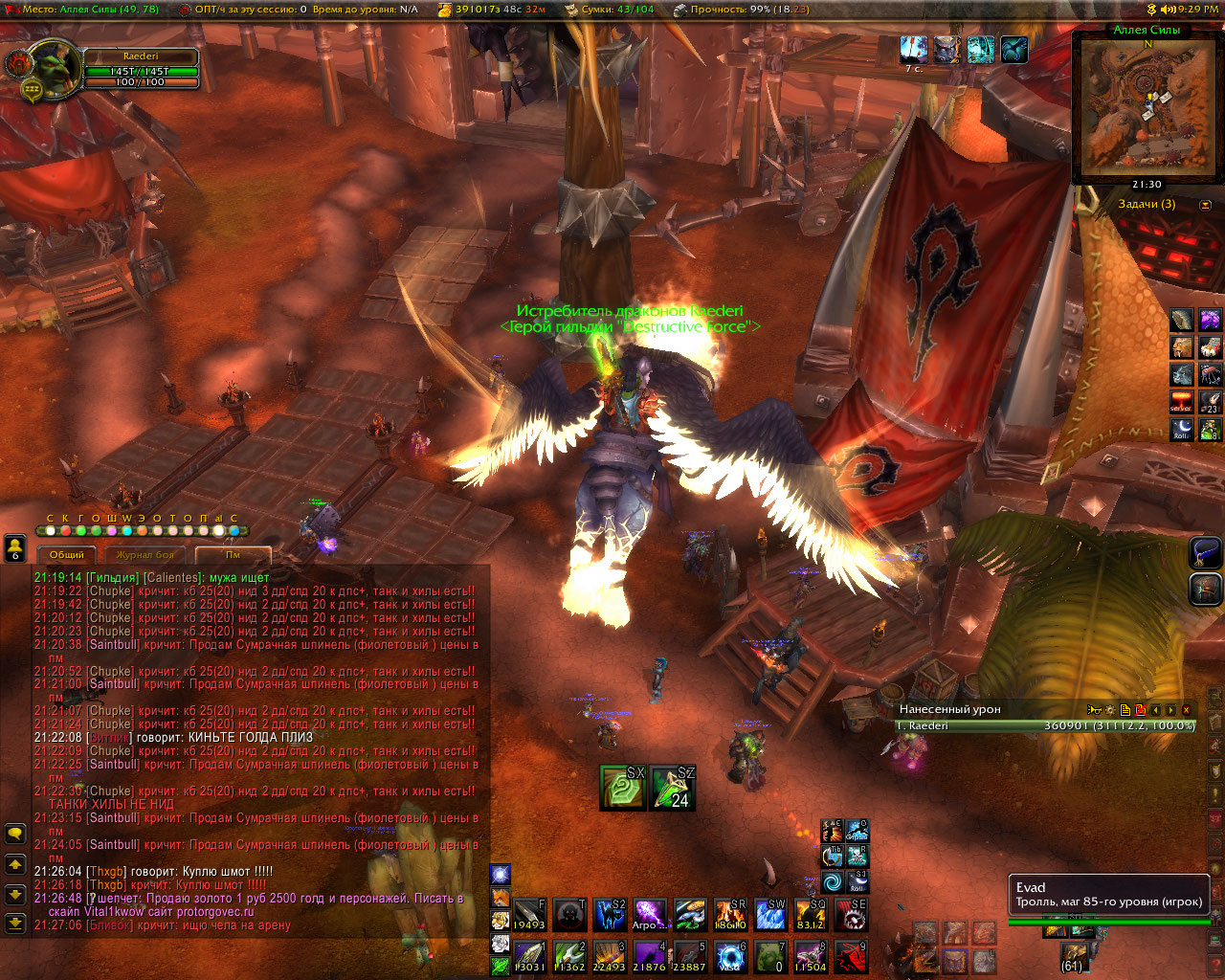Open the Журнал боя combat log tab
This screenshot has width=1225, height=980.
145,555
